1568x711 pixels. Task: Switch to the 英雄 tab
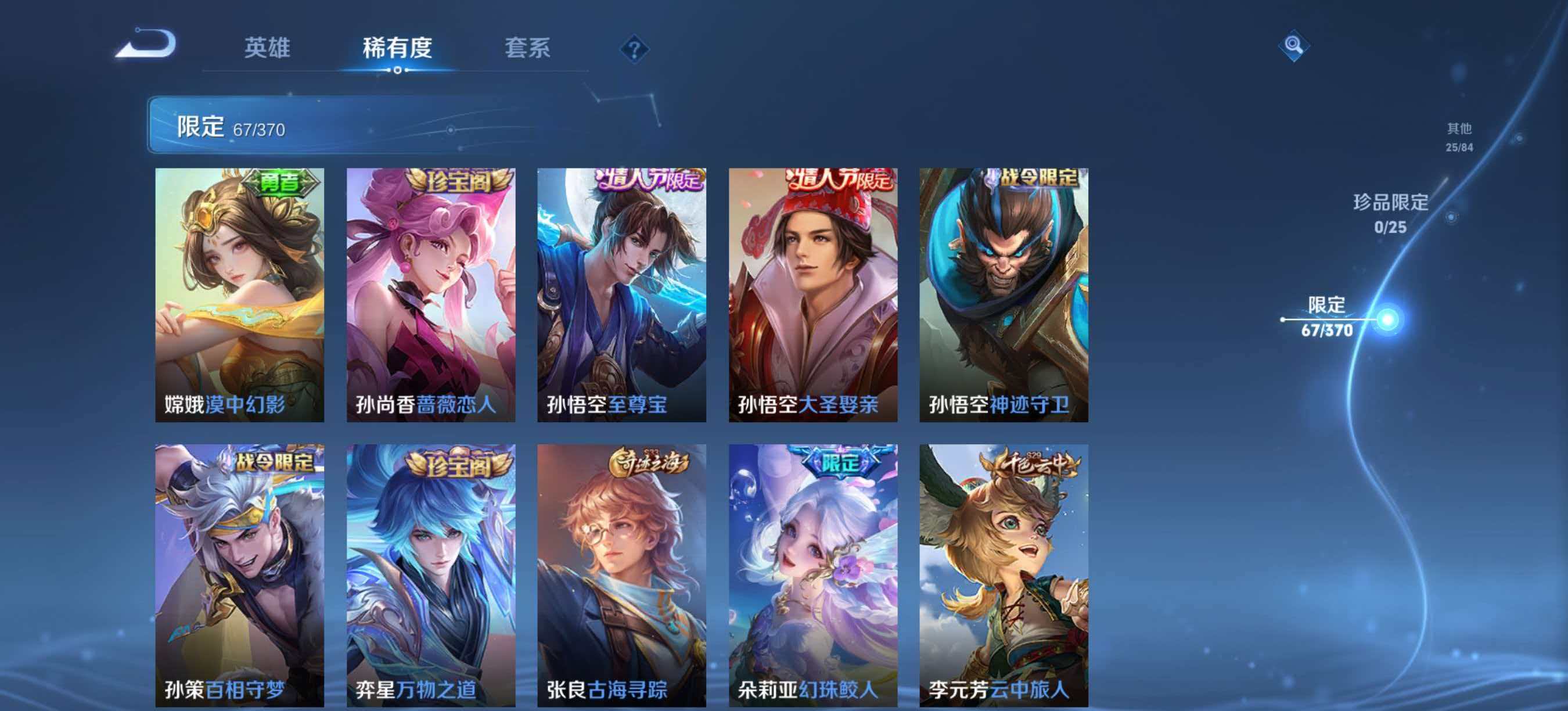point(268,48)
